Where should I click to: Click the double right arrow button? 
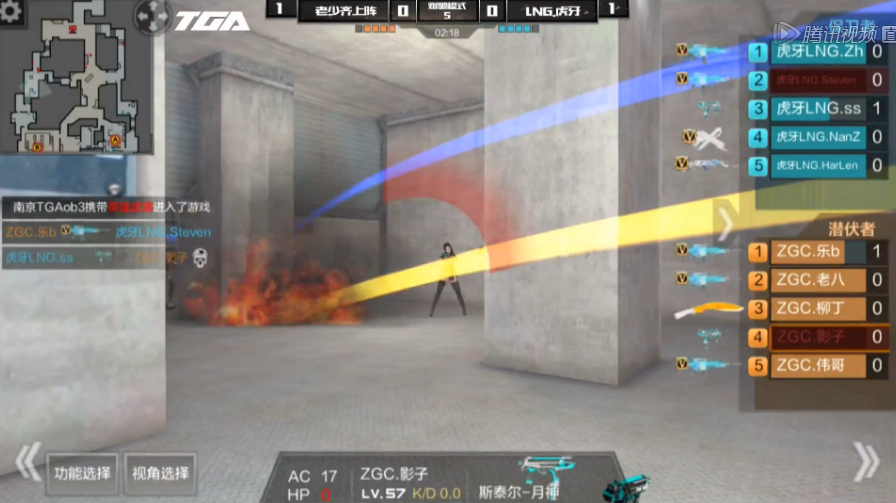864,461
